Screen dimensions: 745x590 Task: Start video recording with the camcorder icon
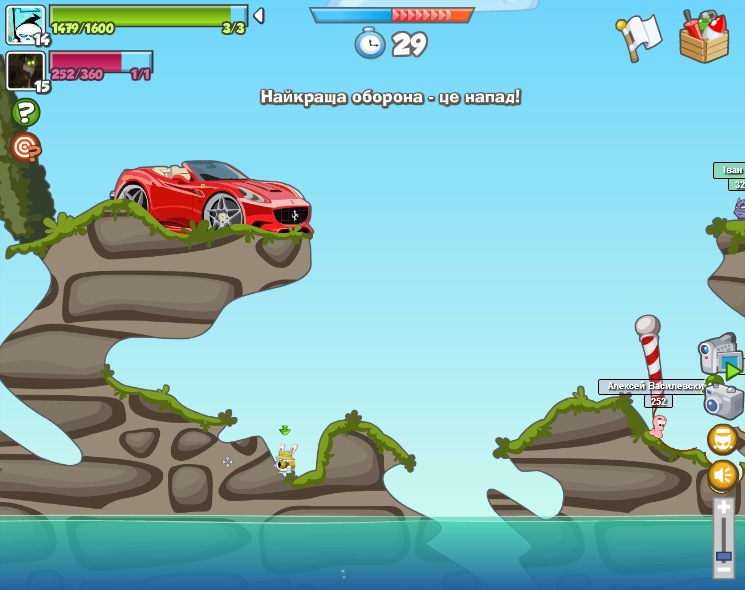click(719, 357)
